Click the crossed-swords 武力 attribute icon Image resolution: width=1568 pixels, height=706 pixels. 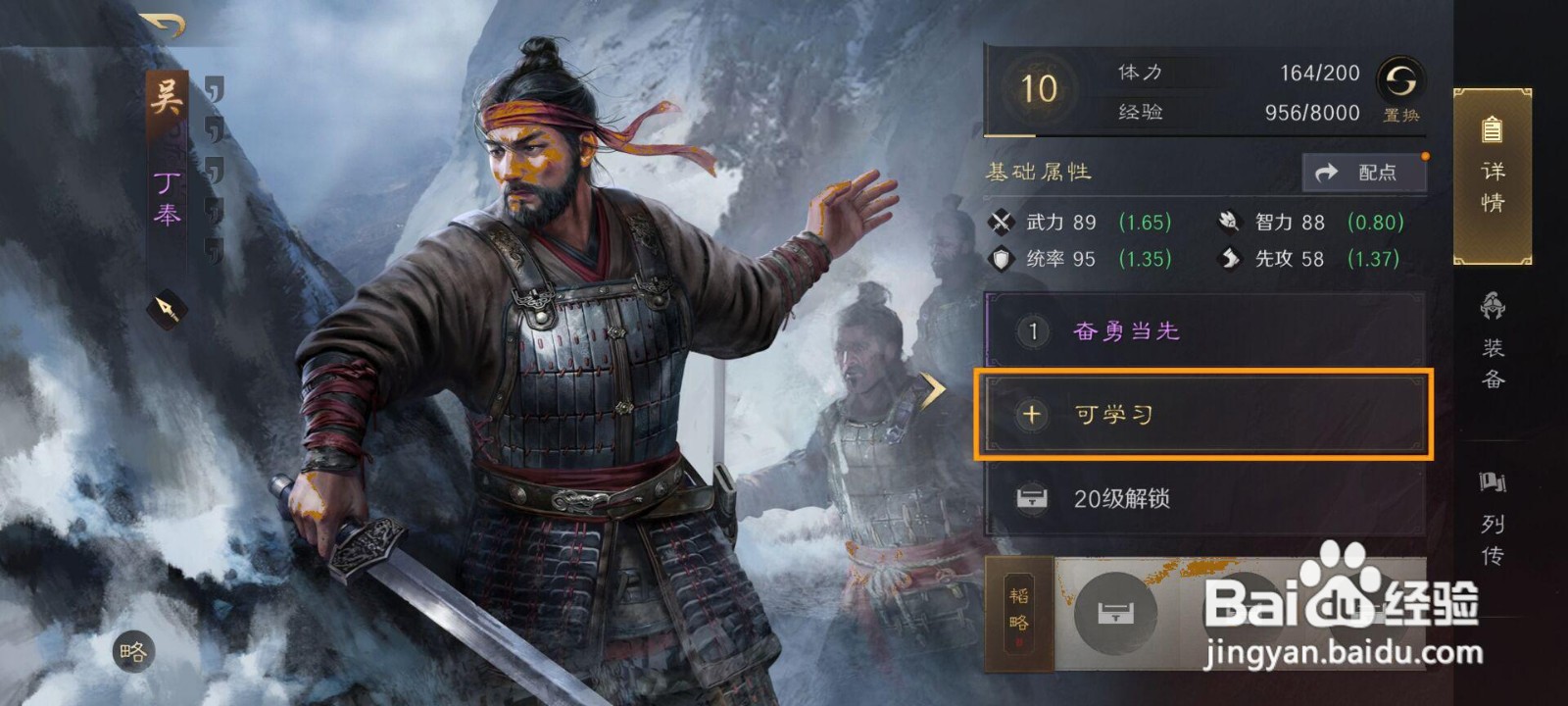tap(1004, 222)
